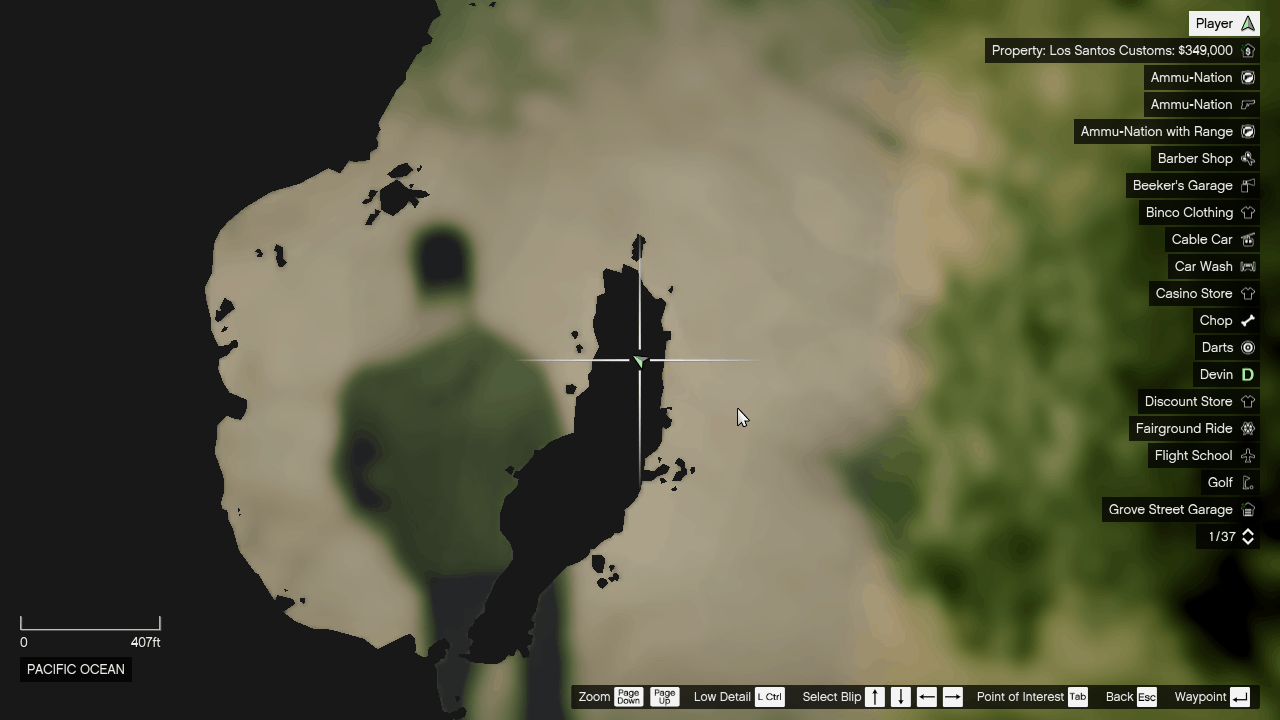Click the Chop wrench icon

click(1247, 320)
